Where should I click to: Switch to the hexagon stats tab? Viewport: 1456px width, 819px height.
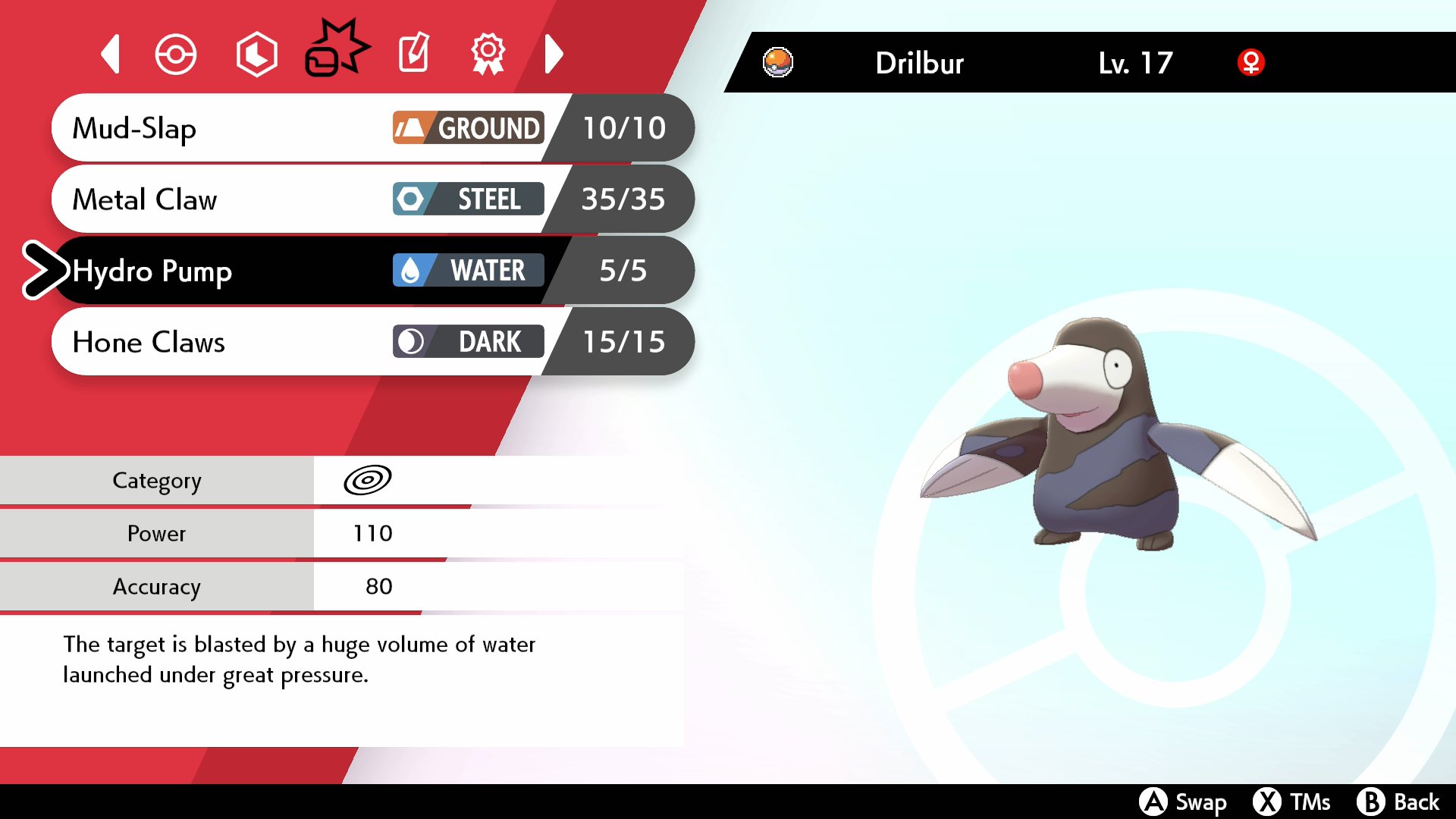click(256, 55)
